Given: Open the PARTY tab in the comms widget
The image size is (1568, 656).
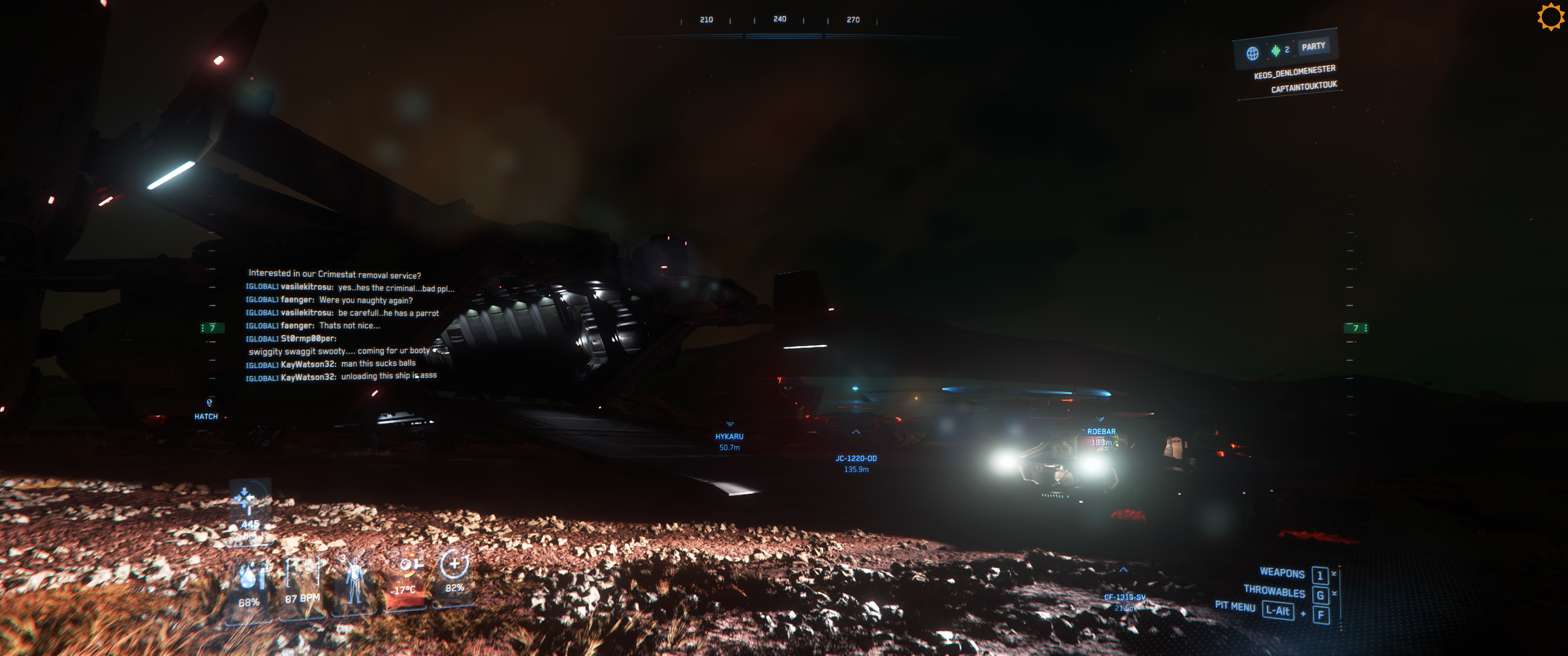Looking at the screenshot, I should pos(1312,46).
